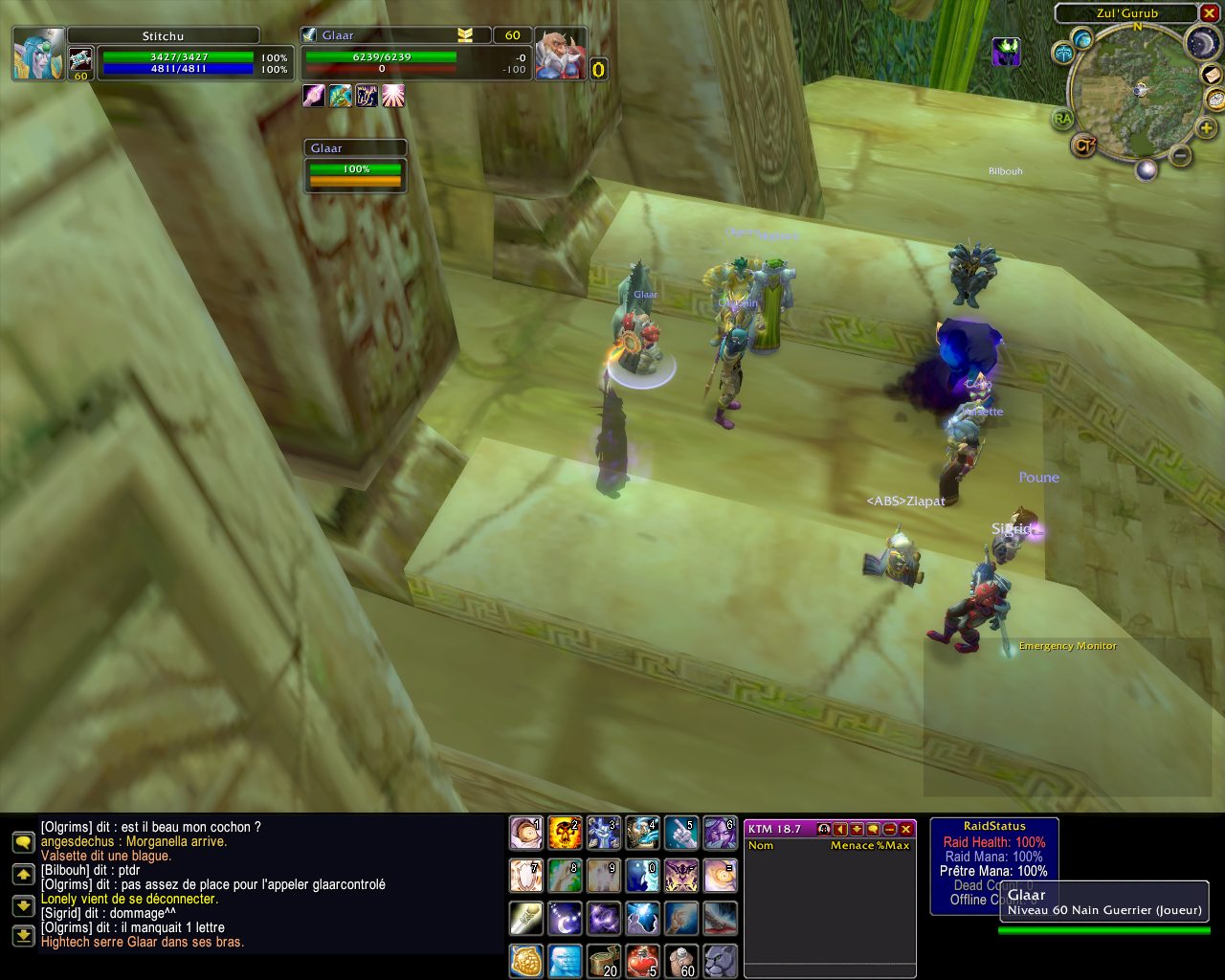Open the mail envelope icon by minimap

click(1214, 74)
